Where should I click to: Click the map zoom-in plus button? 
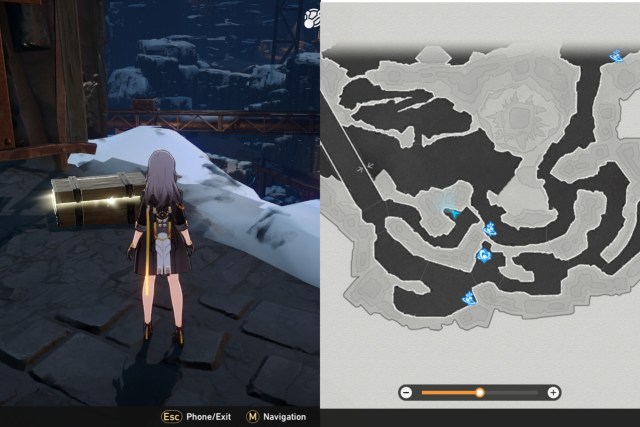[x=553, y=393]
